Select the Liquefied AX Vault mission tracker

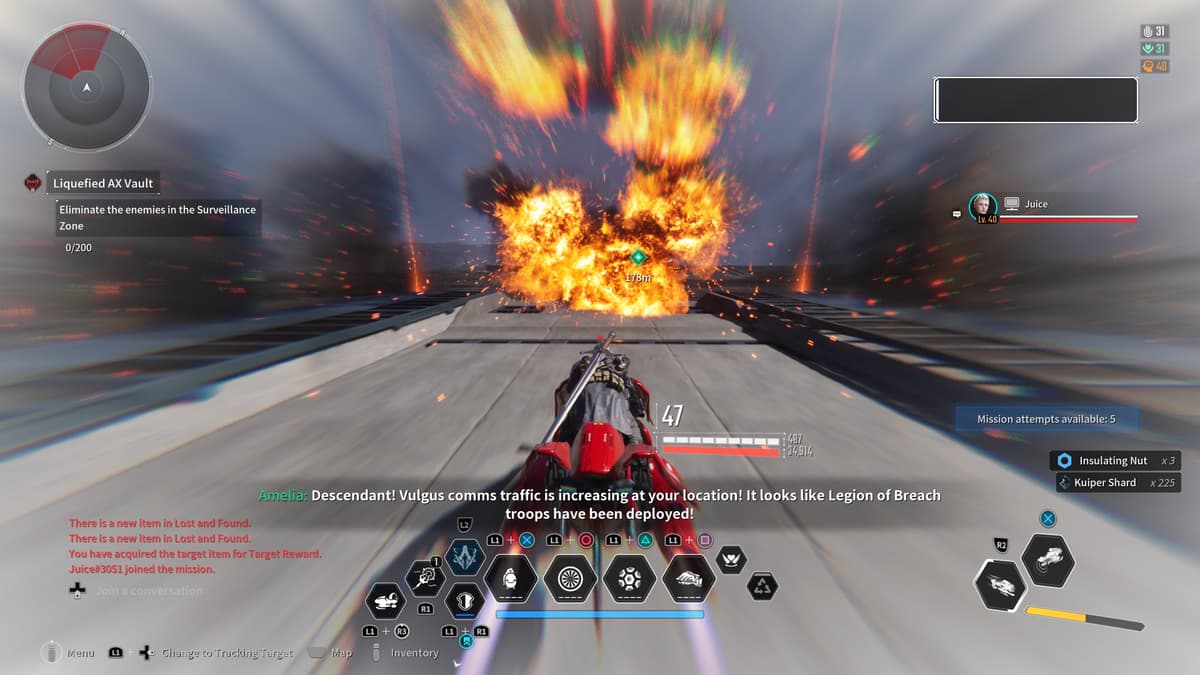tap(105, 184)
